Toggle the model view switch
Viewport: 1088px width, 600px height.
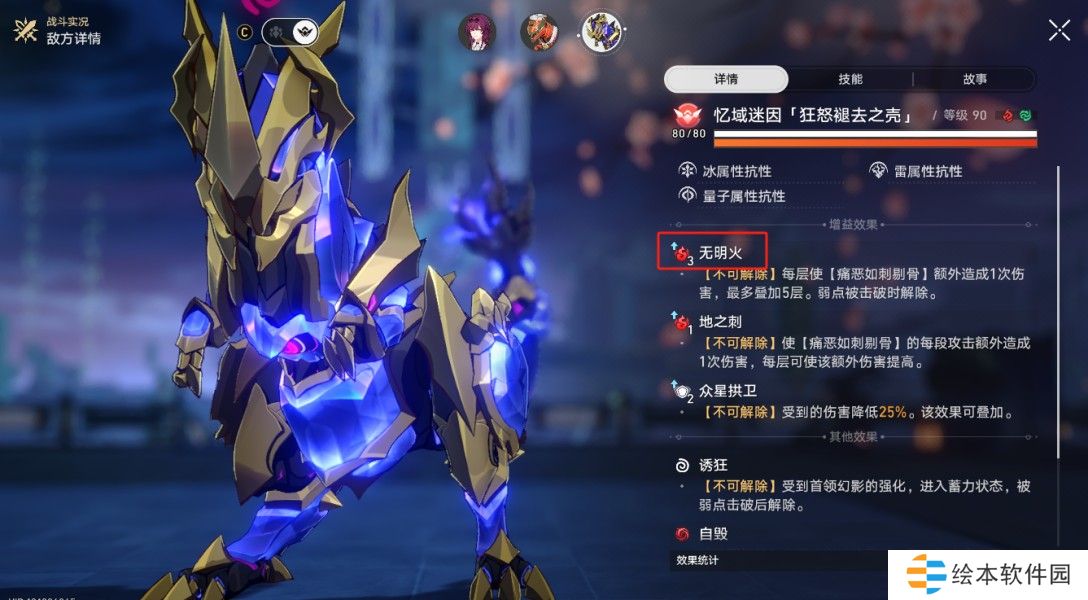tap(290, 33)
